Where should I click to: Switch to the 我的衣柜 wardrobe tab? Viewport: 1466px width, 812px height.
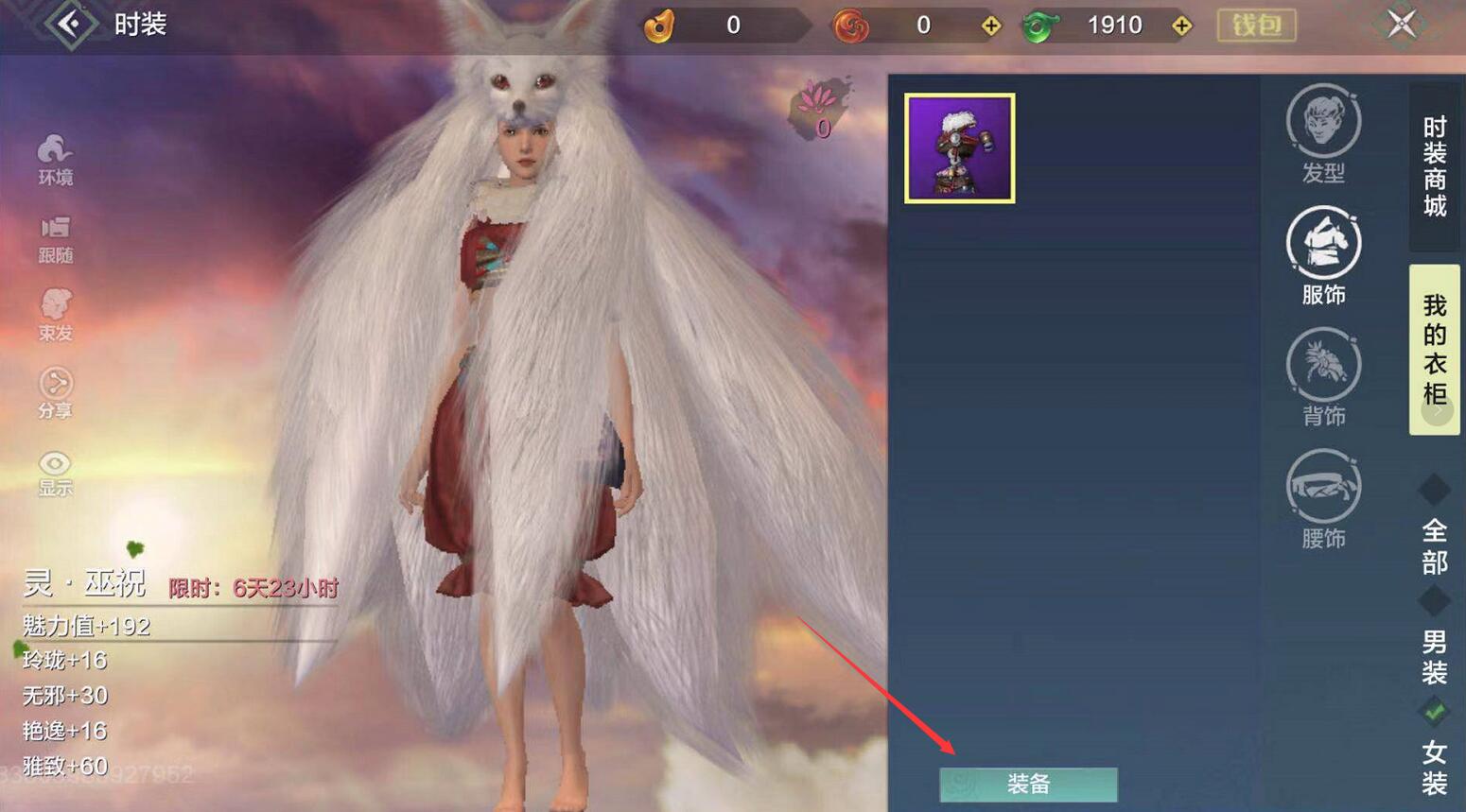(1434, 350)
